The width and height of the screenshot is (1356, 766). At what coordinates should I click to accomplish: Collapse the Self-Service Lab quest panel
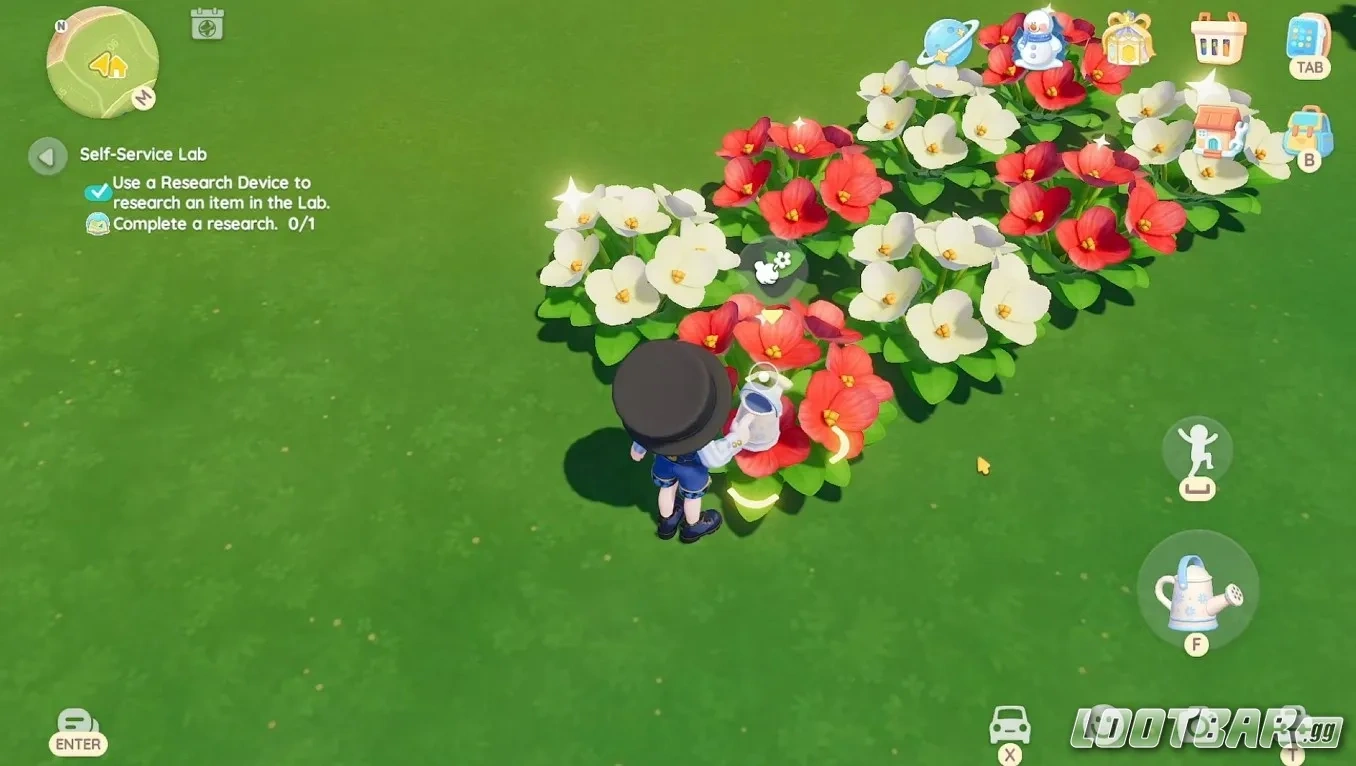(45, 156)
